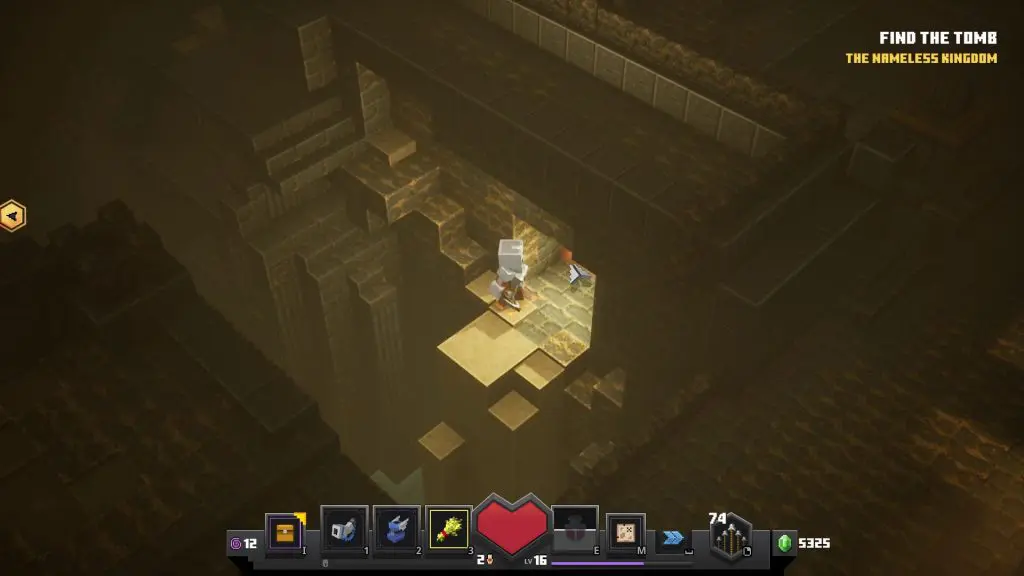1024x576 pixels.
Task: Activate the first artifact slot
Action: point(344,529)
